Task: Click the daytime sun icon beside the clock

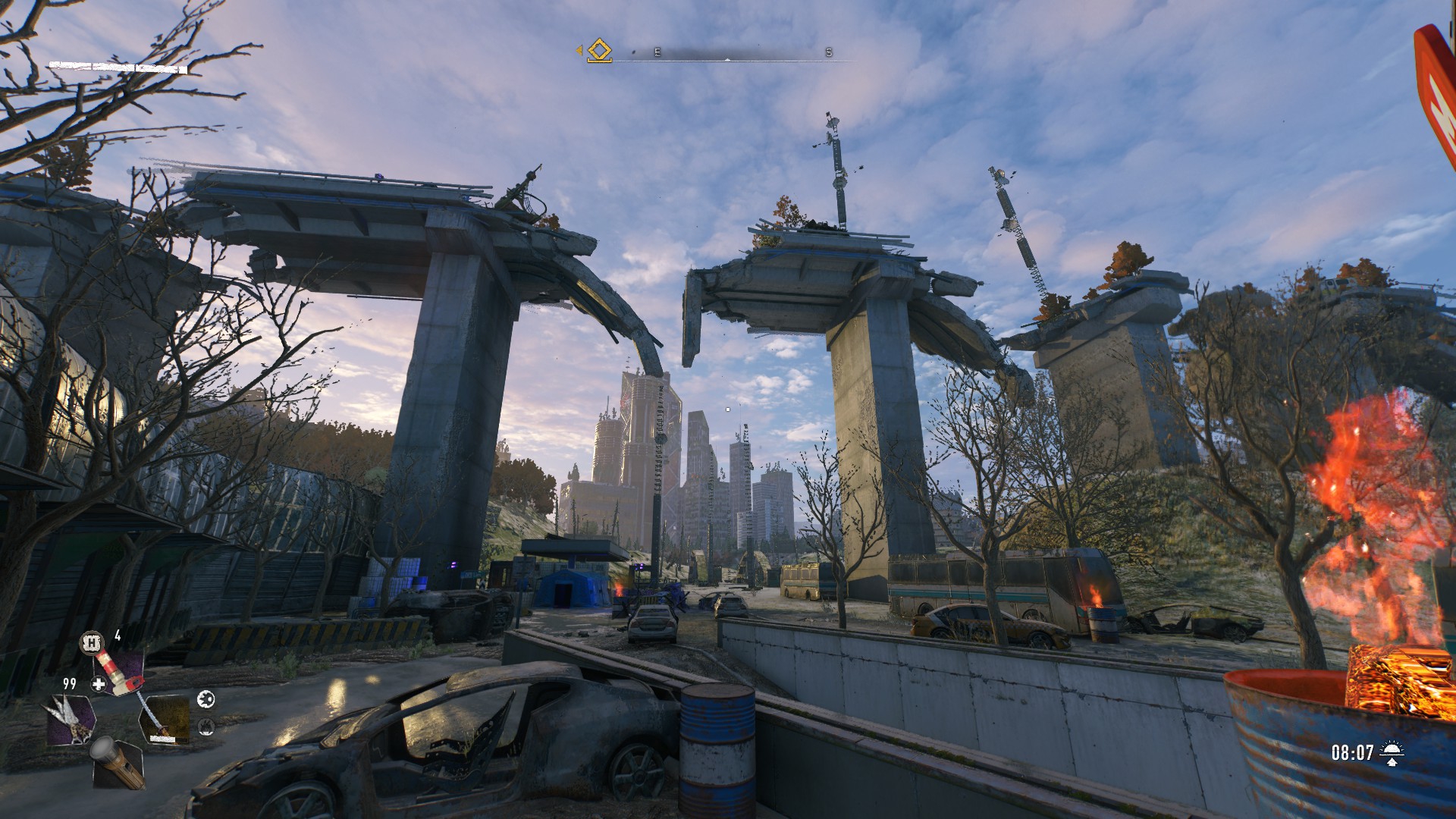Action: coord(1392,752)
